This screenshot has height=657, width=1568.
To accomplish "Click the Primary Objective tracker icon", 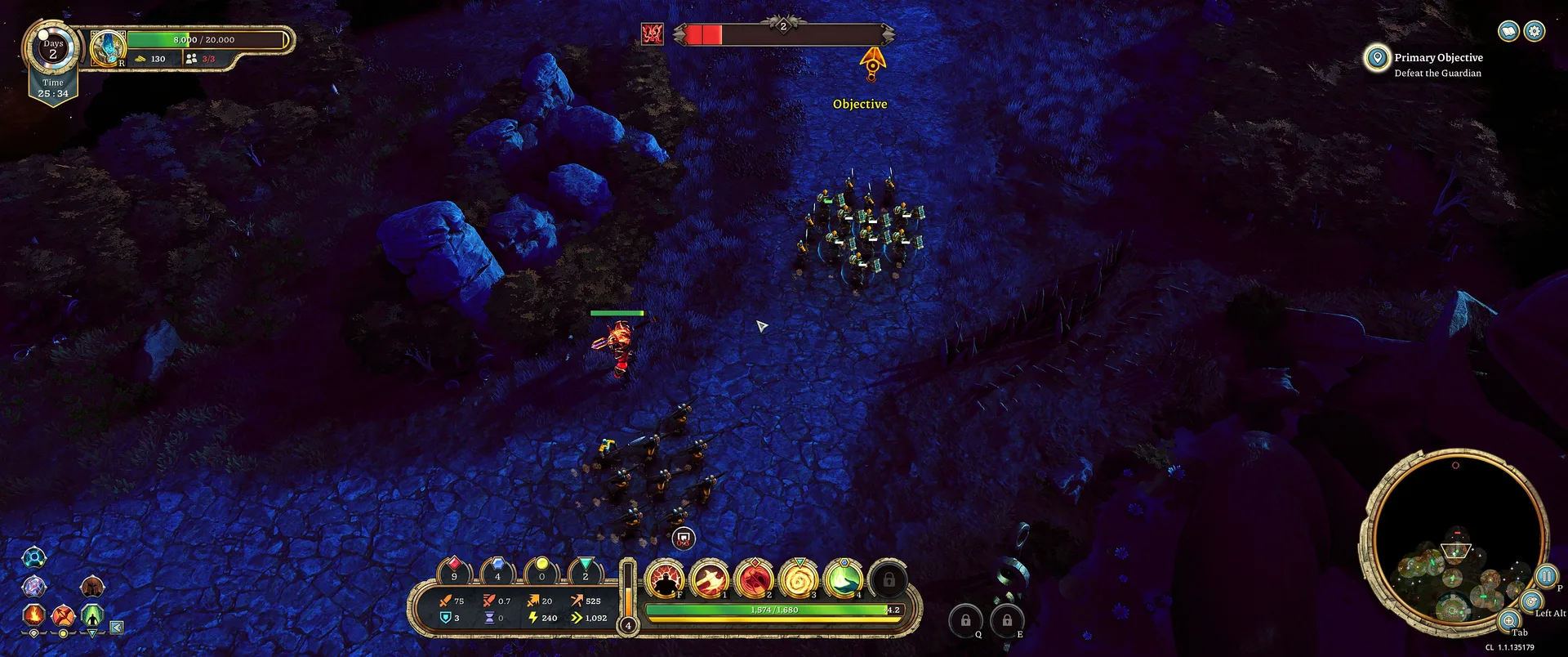I will [1377, 57].
